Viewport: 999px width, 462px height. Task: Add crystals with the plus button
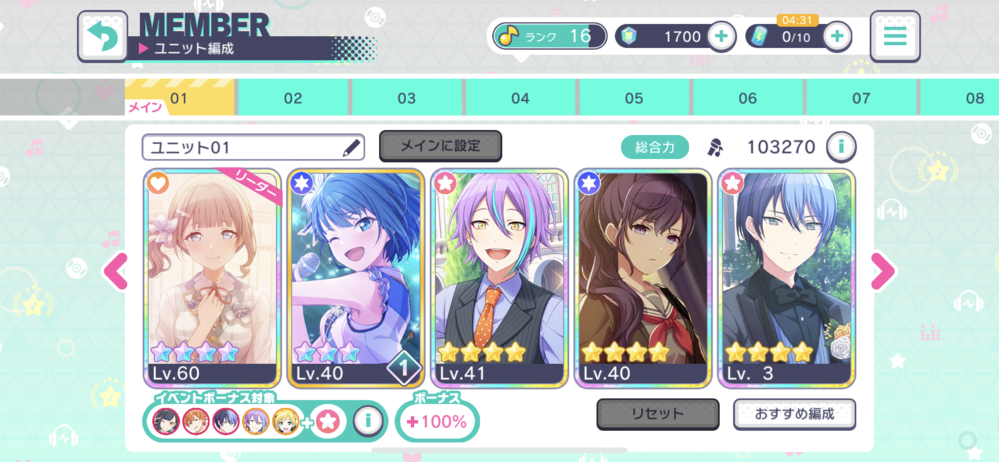point(721,37)
